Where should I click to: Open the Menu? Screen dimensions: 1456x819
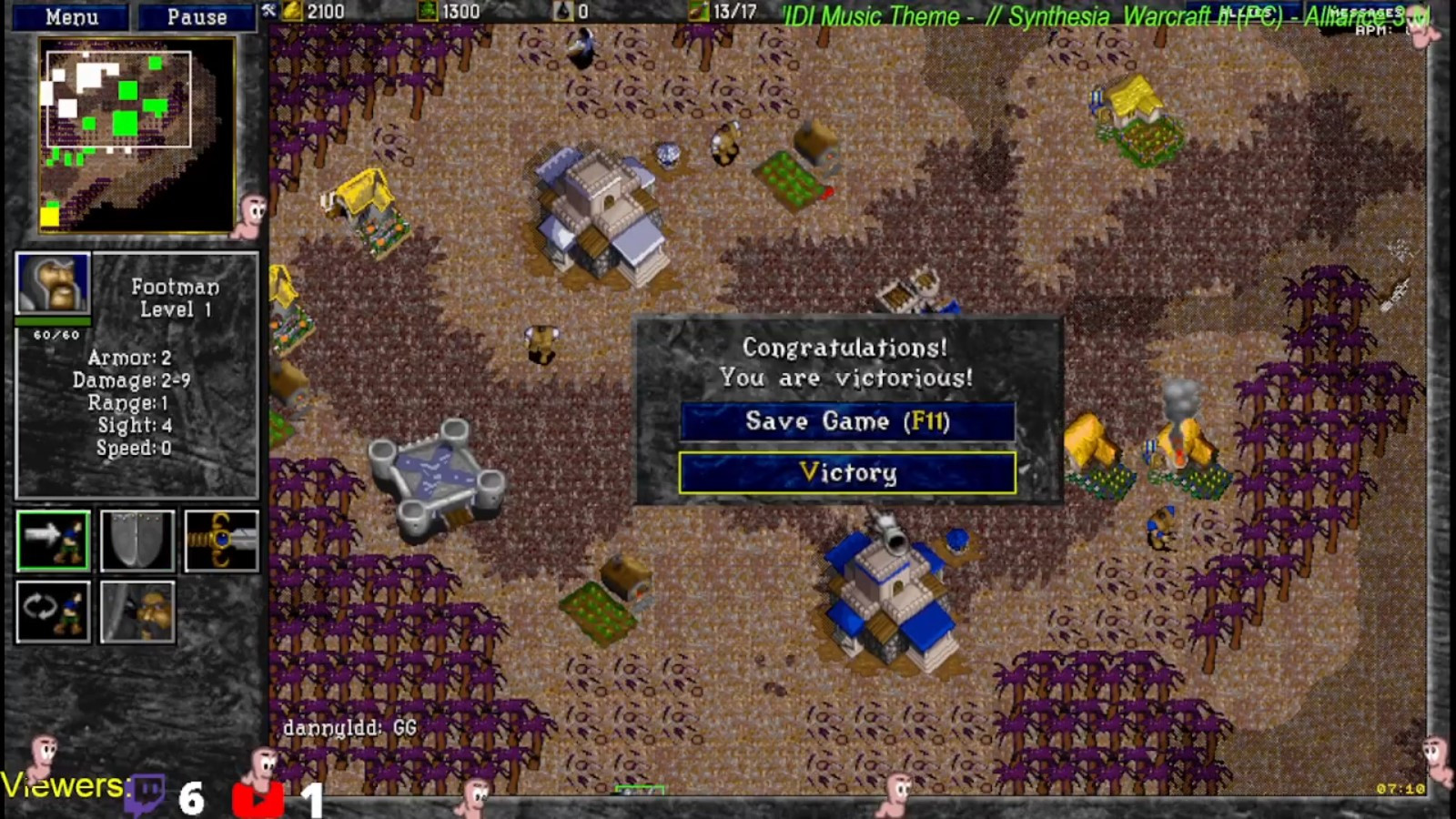(x=73, y=16)
